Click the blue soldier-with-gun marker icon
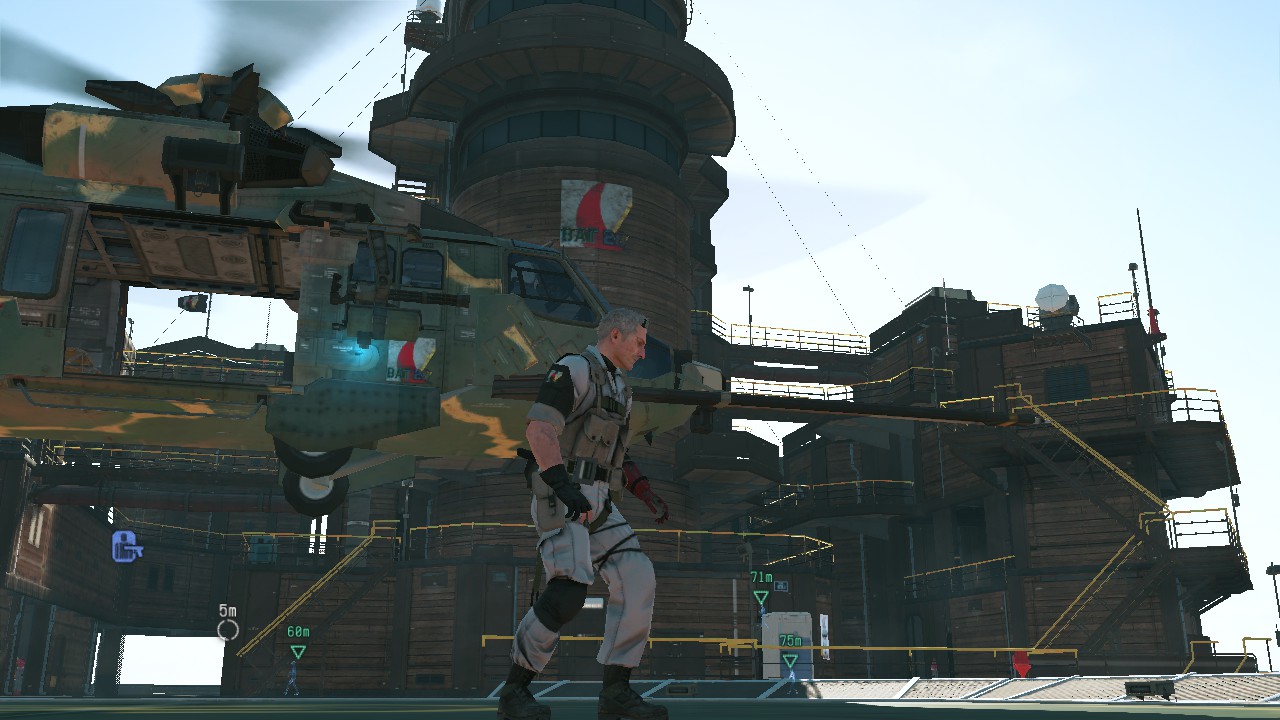This screenshot has width=1280, height=720. (x=126, y=545)
